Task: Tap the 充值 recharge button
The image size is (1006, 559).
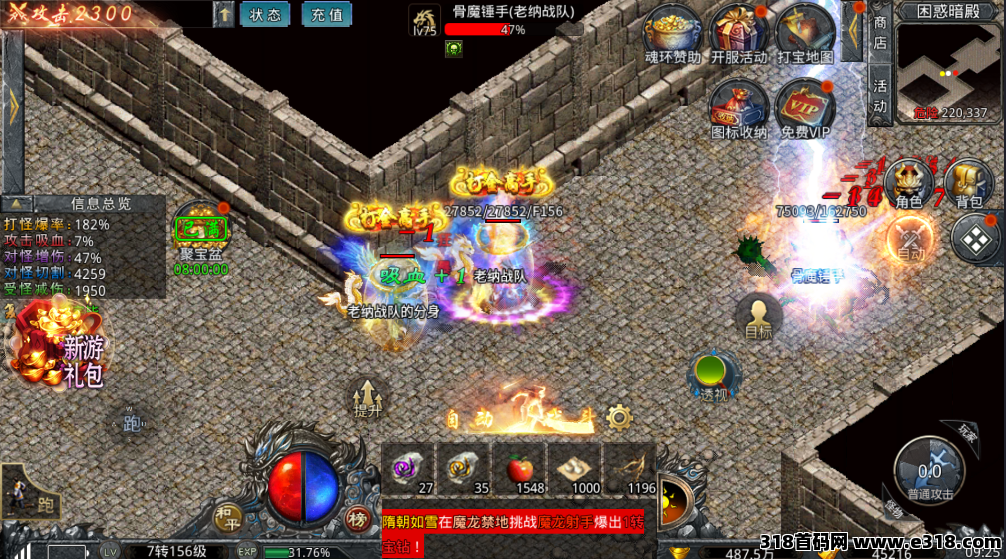Action: 327,15
